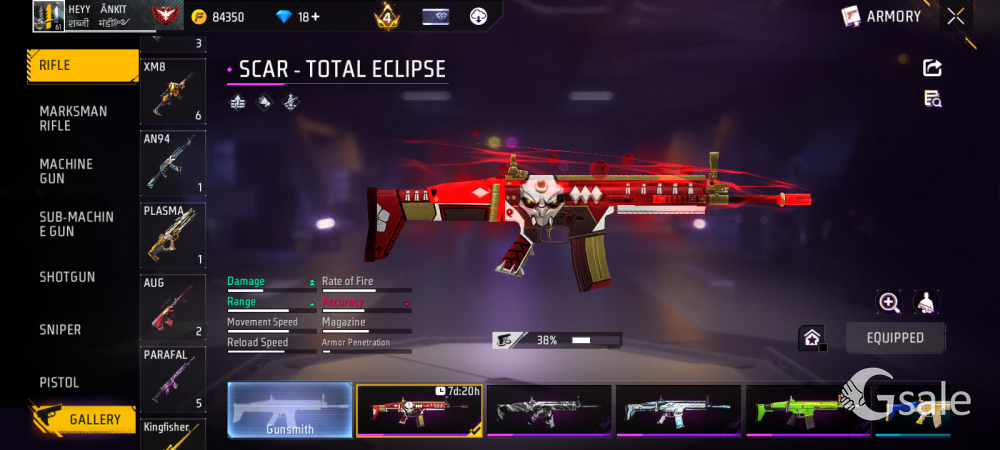Select the Rifle weapon category
This screenshot has width=1000, height=450.
click(x=82, y=65)
